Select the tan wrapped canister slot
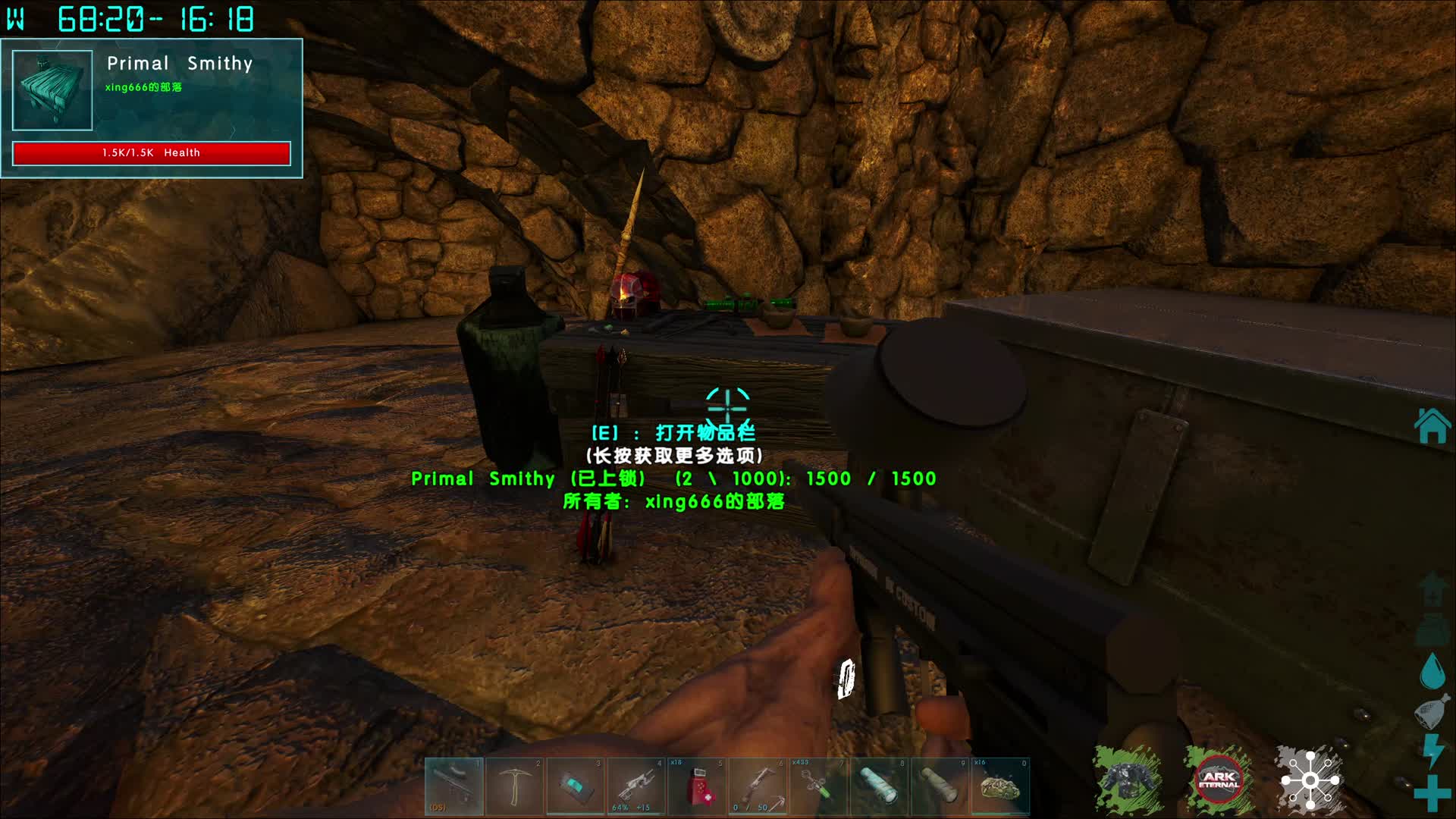This screenshot has height=819, width=1456. coord(940,786)
